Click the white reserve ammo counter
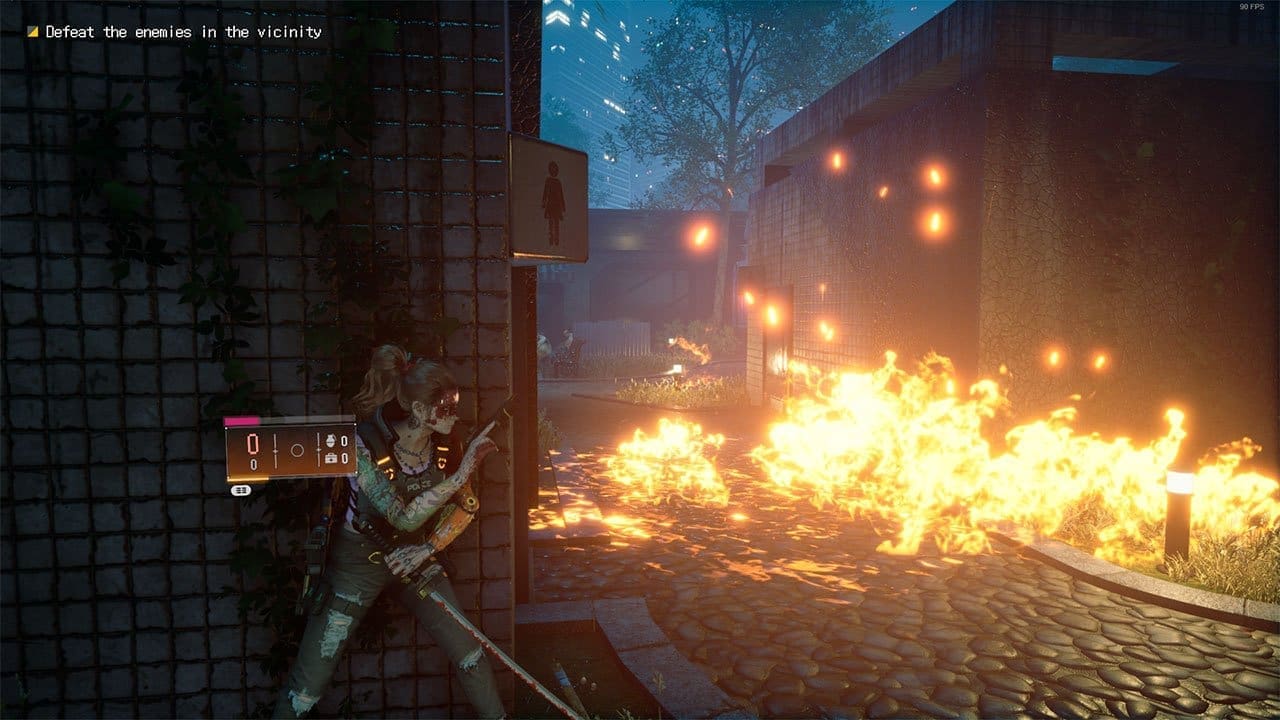The height and width of the screenshot is (720, 1280). 252,465
